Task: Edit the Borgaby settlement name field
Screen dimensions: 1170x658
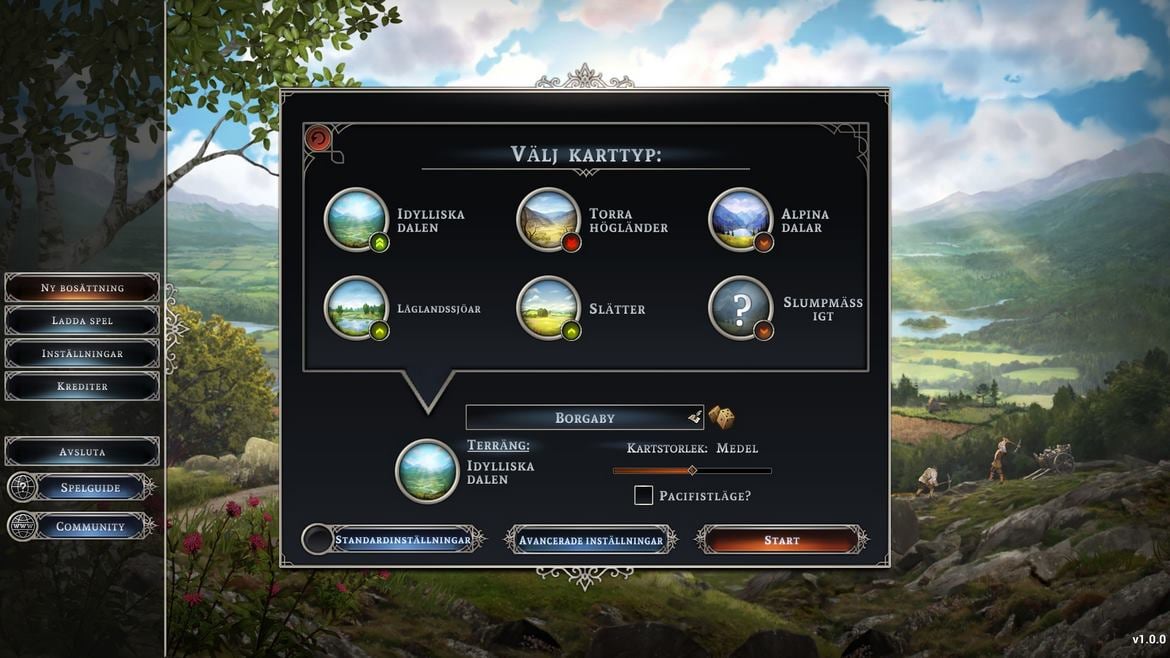Action: (584, 418)
